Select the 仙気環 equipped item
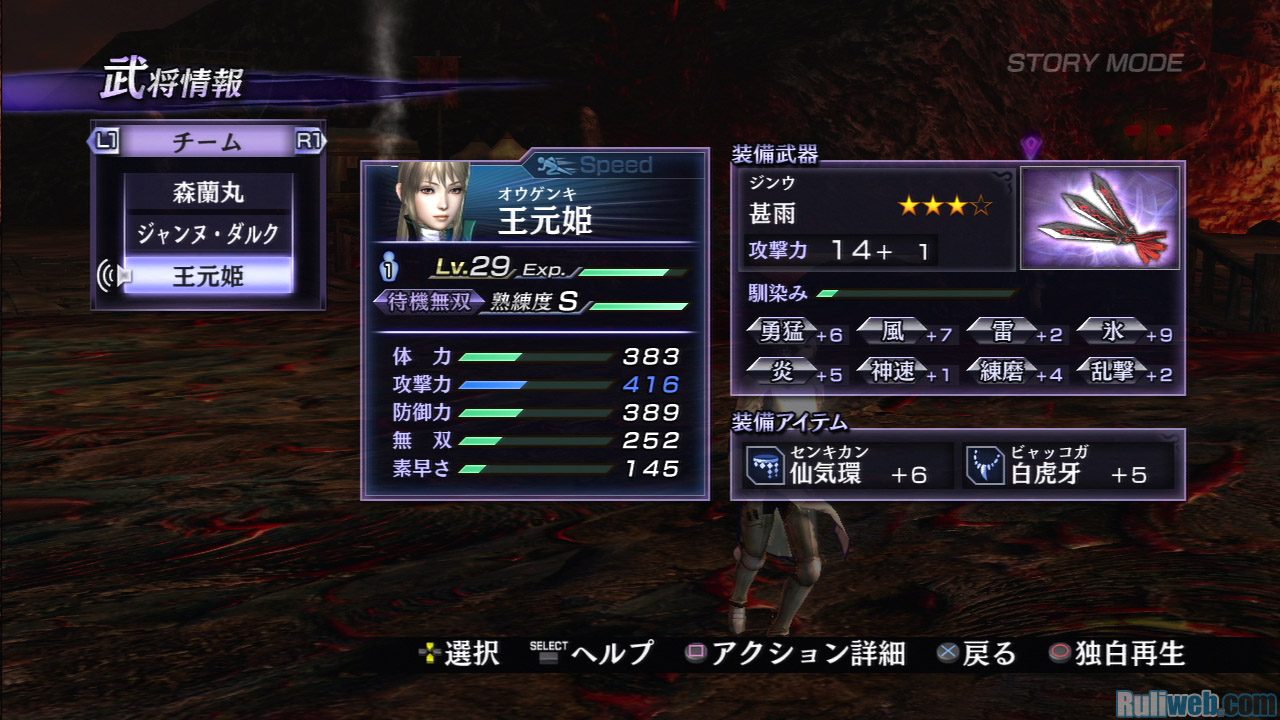Viewport: 1280px width, 720px height. click(847, 467)
